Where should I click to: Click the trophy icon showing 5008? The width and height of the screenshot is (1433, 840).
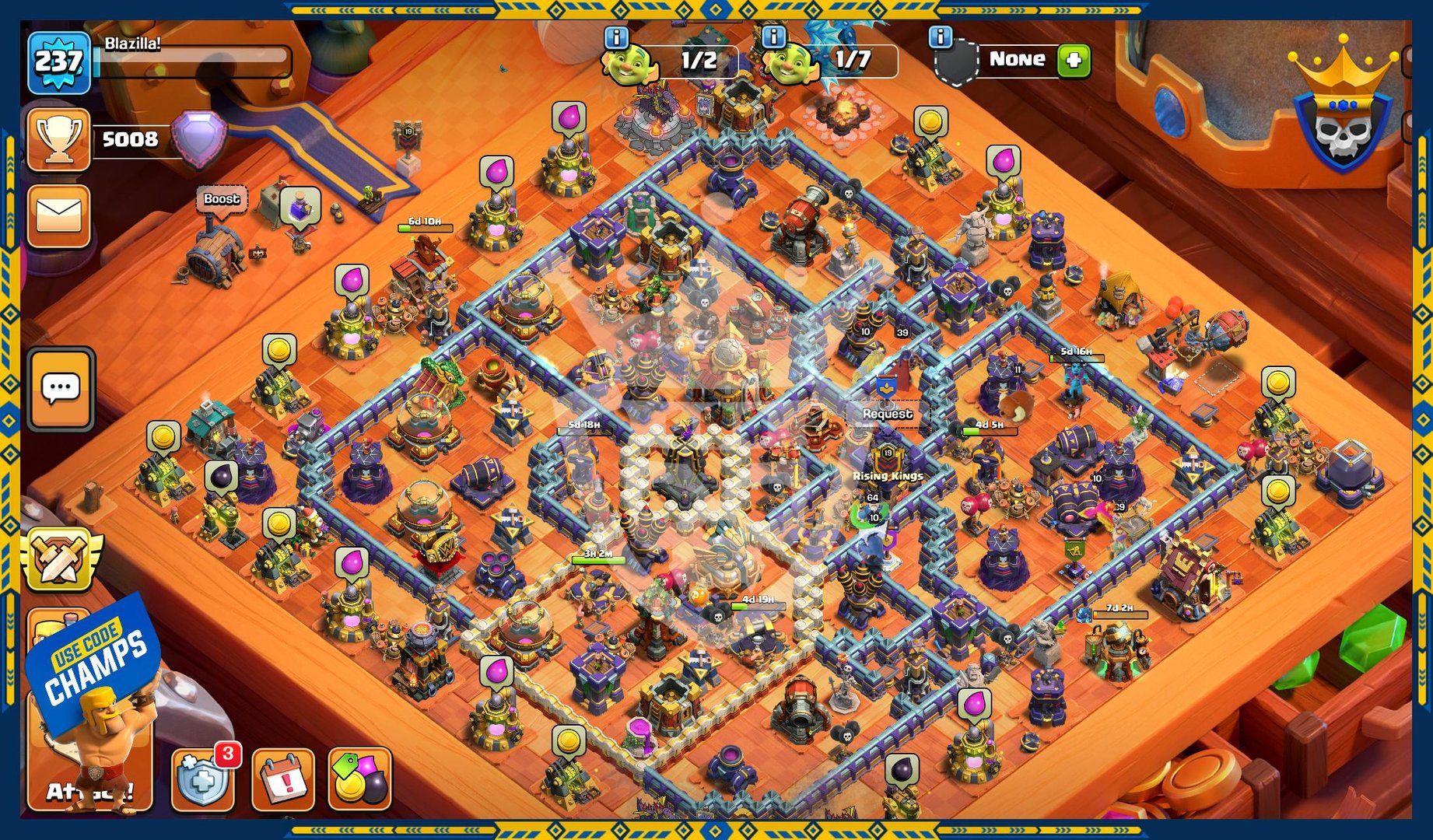pyautogui.click(x=58, y=139)
